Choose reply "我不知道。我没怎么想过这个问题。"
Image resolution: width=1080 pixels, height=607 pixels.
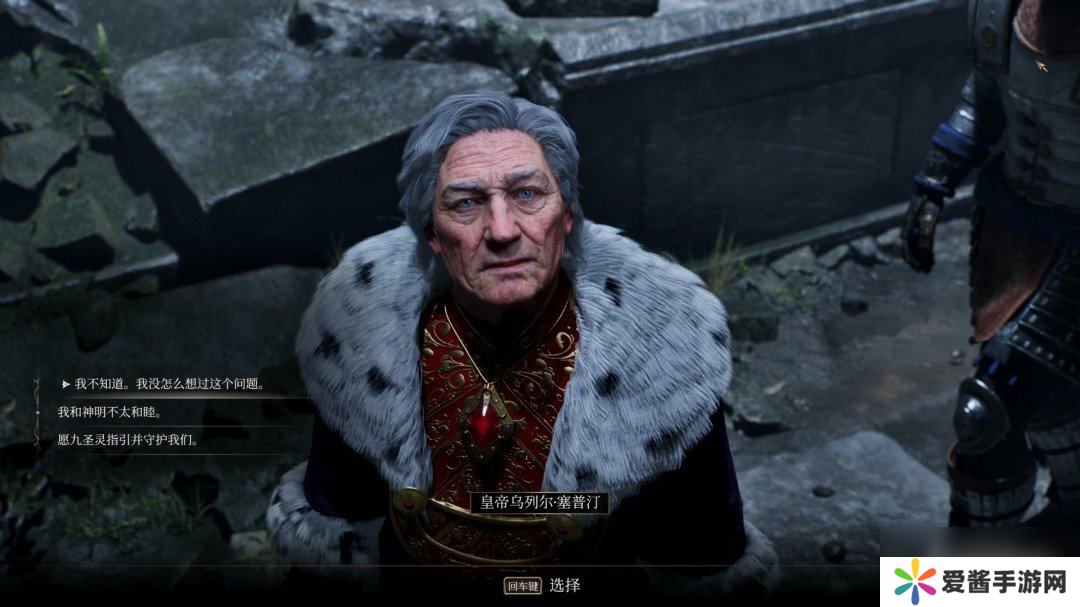coord(169,384)
